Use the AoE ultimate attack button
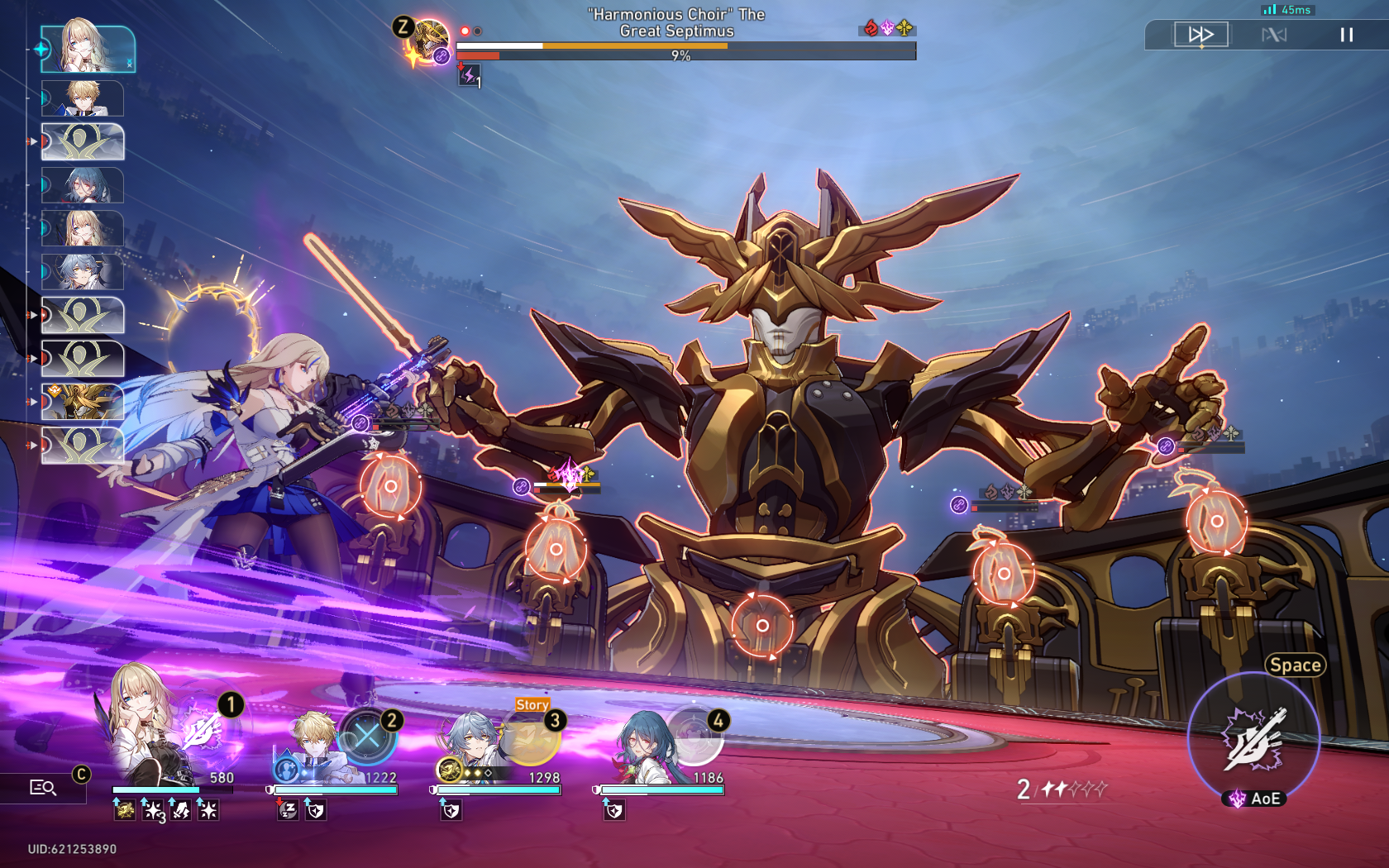The height and width of the screenshot is (868, 1389). coord(1253,737)
